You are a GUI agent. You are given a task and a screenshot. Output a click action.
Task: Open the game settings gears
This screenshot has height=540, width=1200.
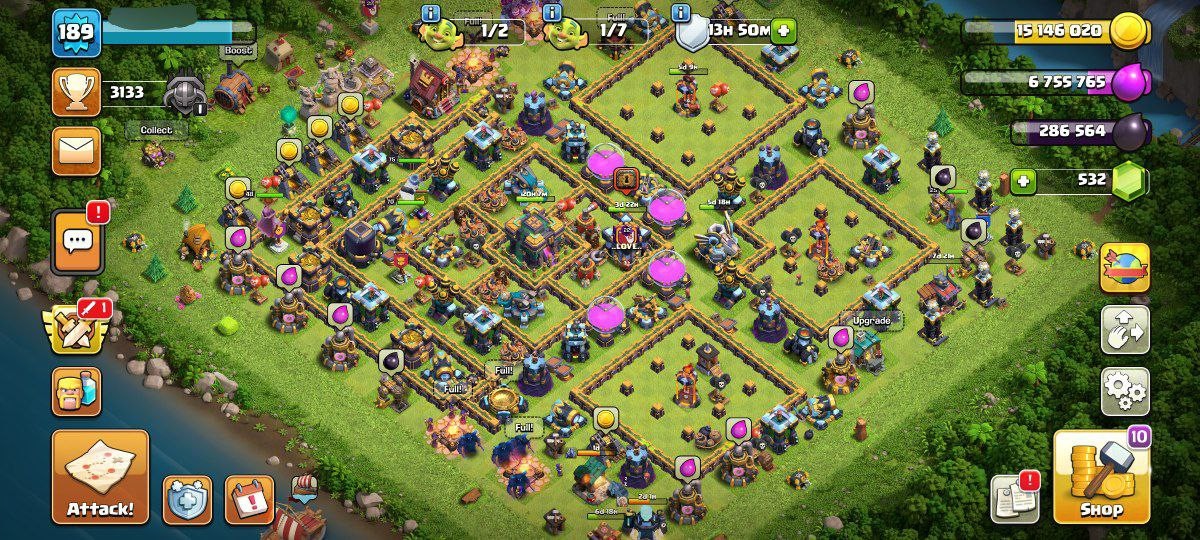pos(1125,391)
